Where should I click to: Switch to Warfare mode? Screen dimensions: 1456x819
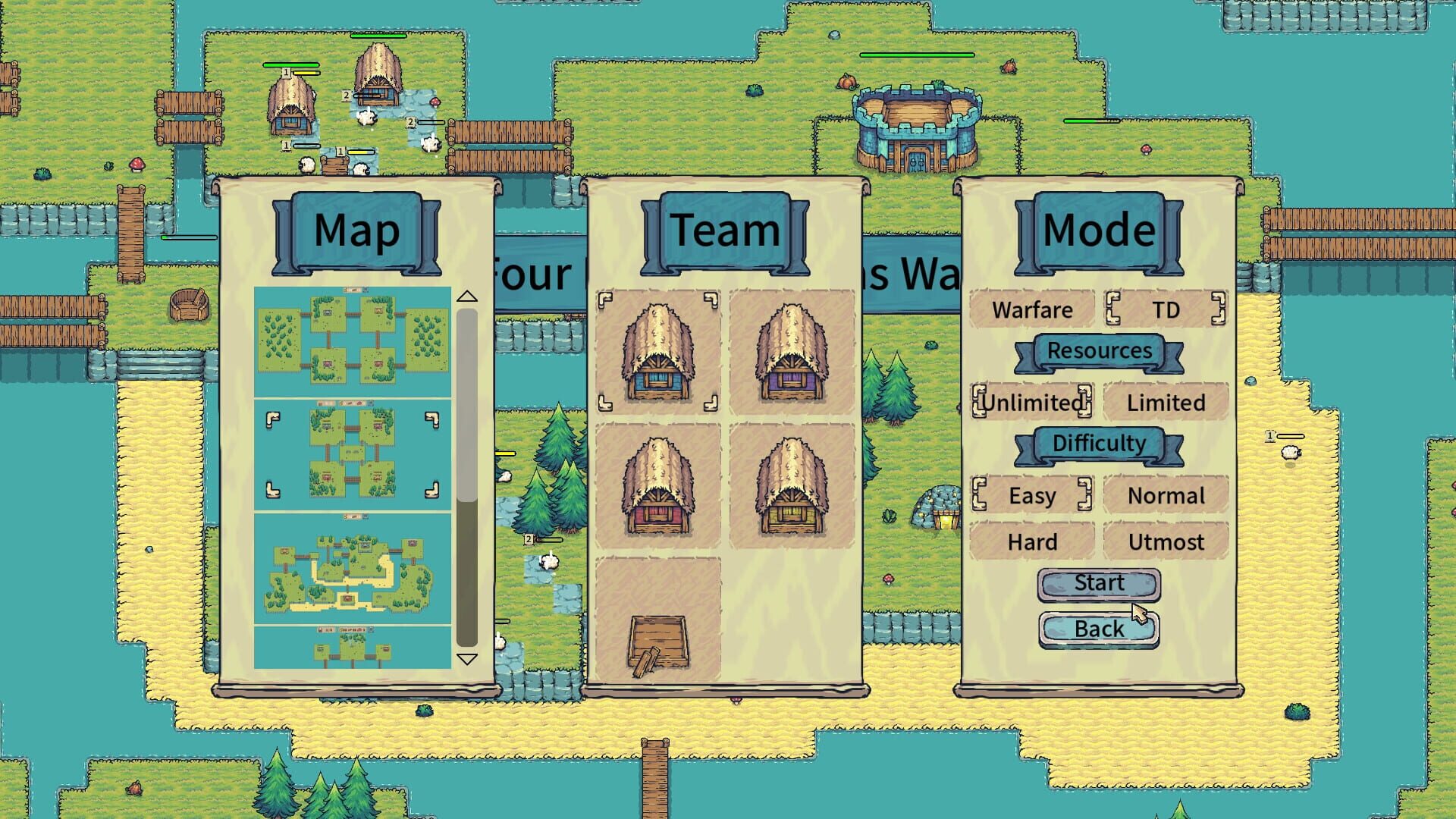point(1031,309)
